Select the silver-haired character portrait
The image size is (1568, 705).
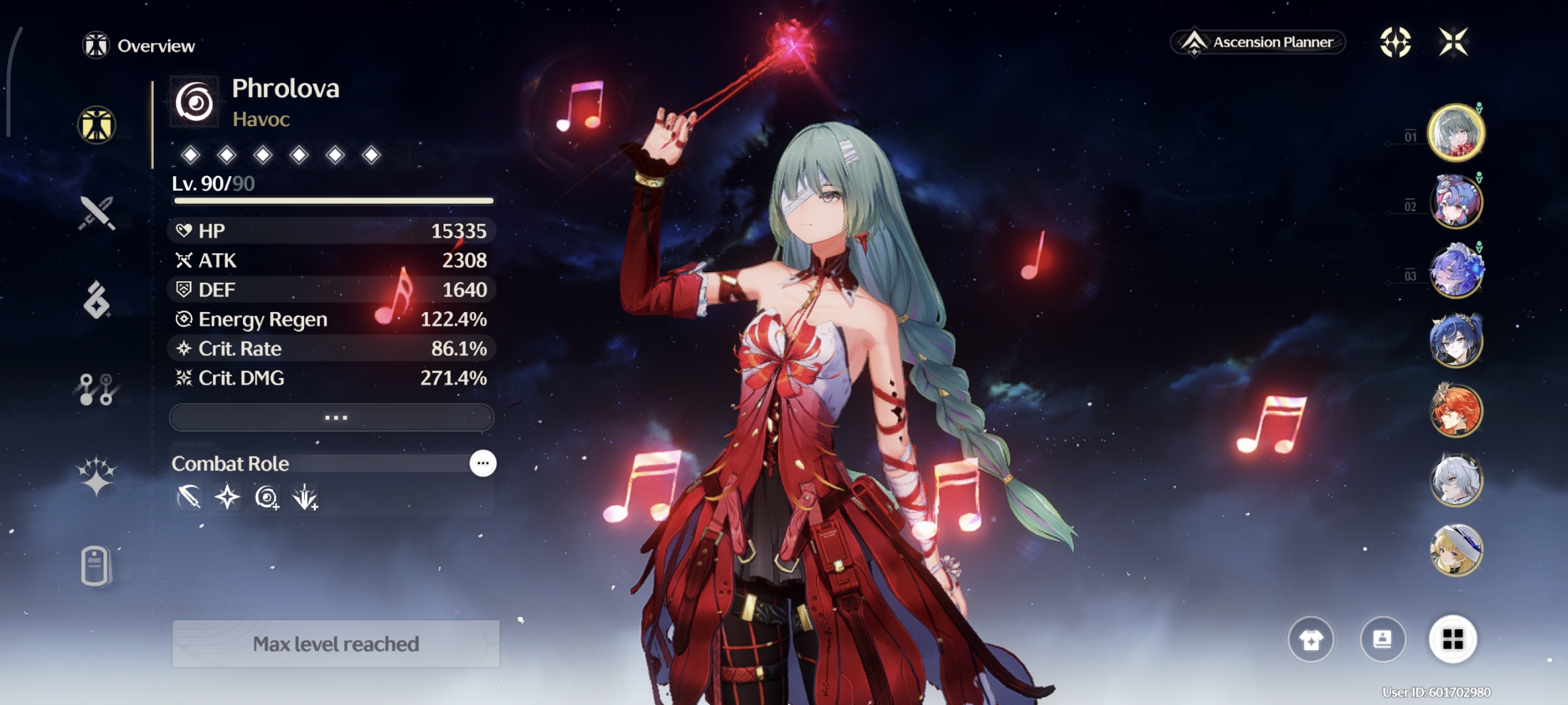point(1455,480)
